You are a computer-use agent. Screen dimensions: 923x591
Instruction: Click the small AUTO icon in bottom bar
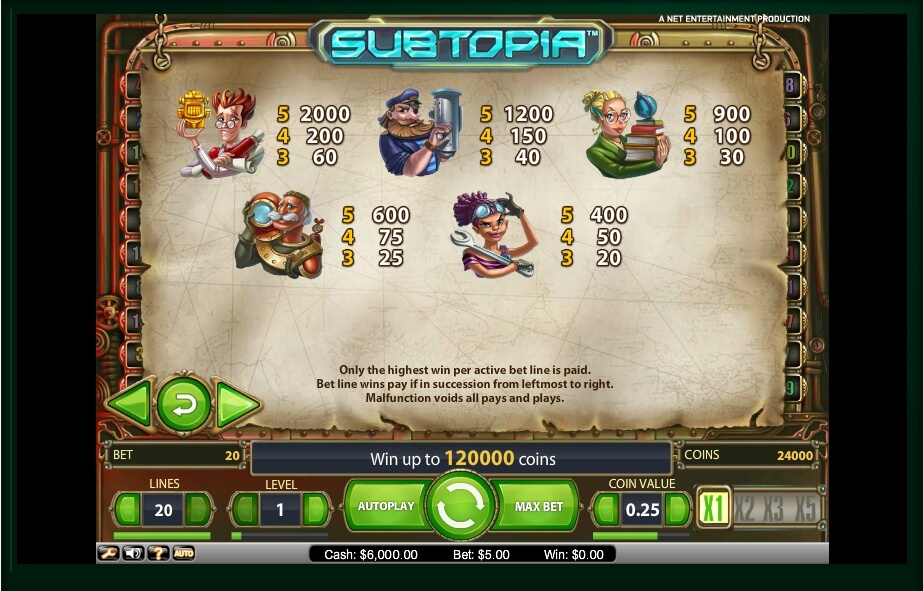[x=184, y=553]
